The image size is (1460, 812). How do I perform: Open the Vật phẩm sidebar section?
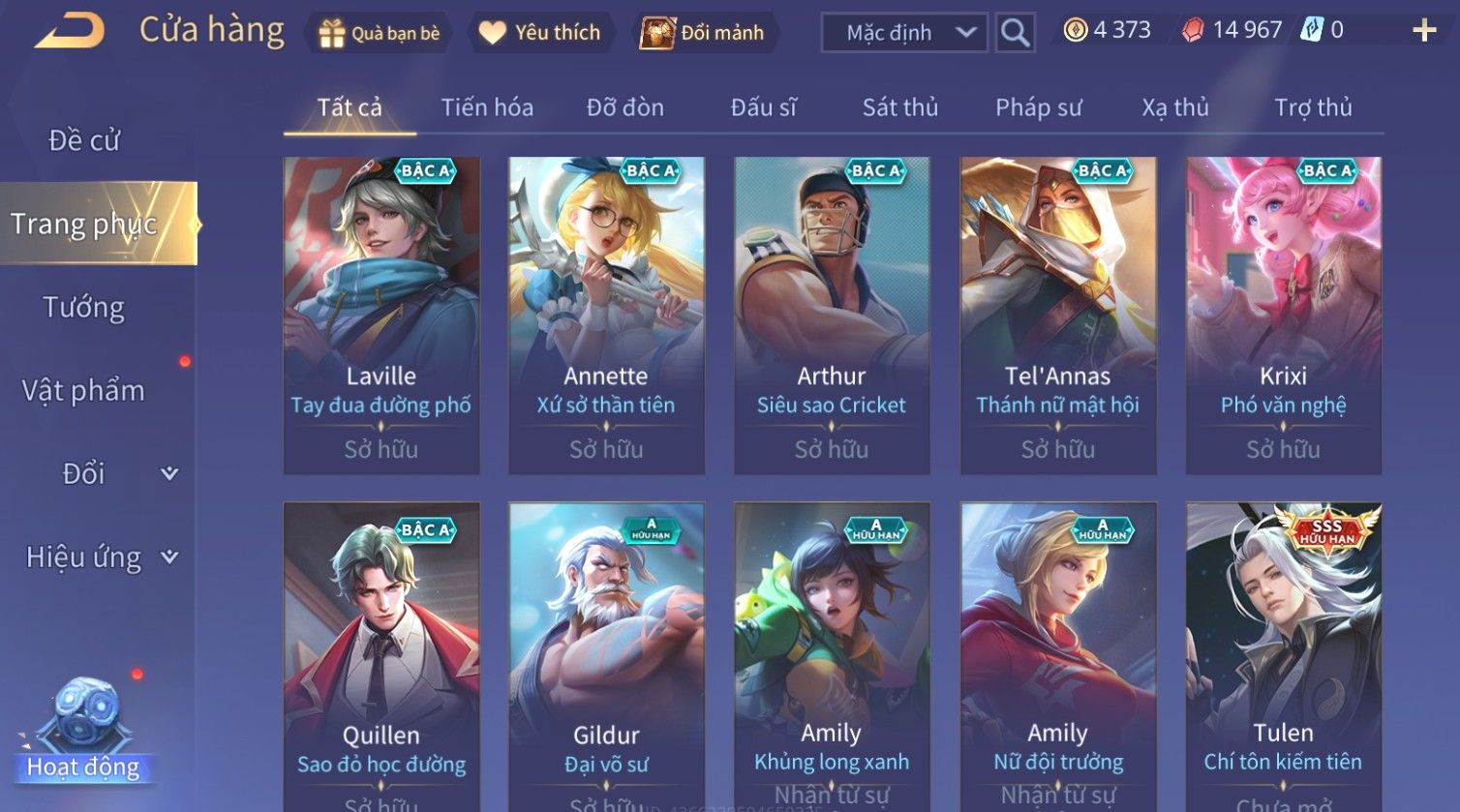tap(84, 391)
